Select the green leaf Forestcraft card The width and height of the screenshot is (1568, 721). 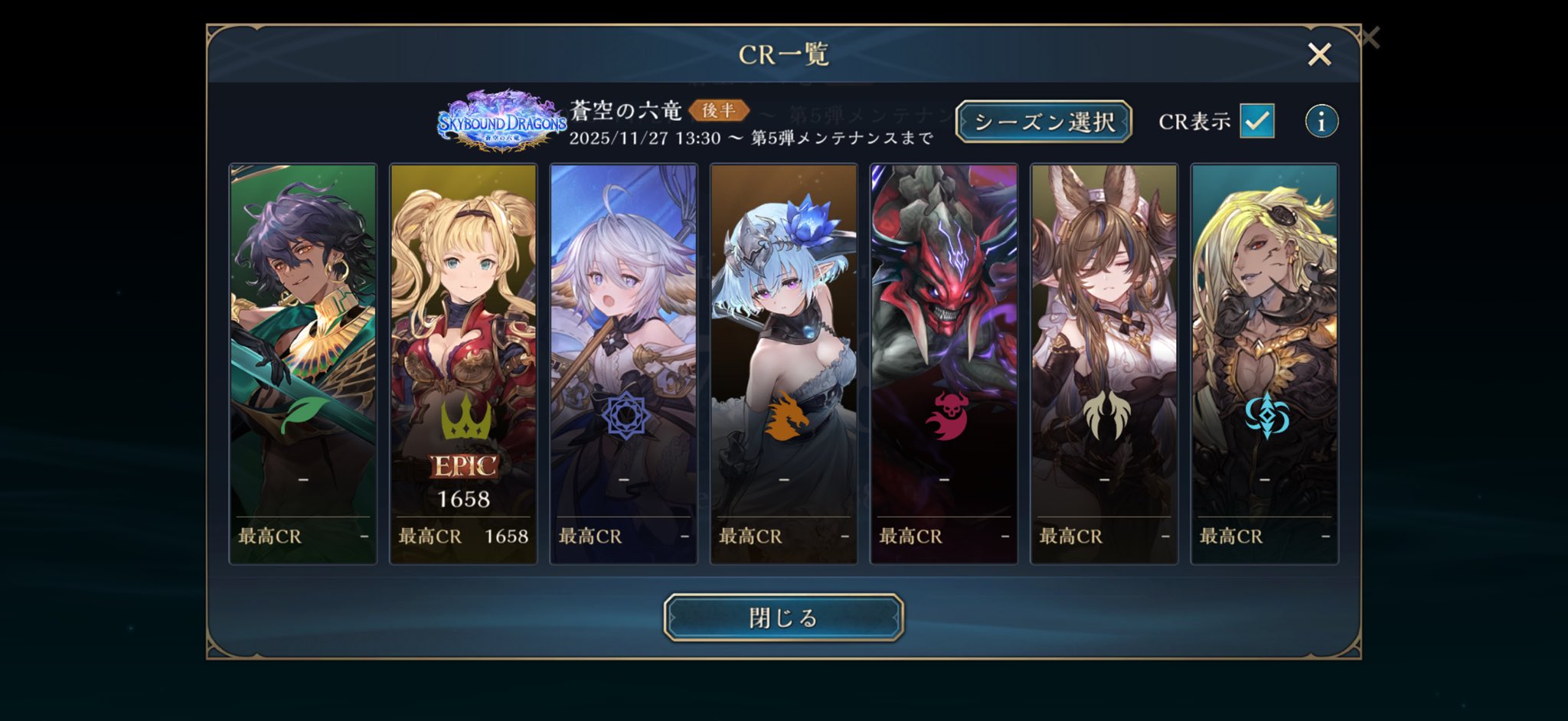[303, 364]
